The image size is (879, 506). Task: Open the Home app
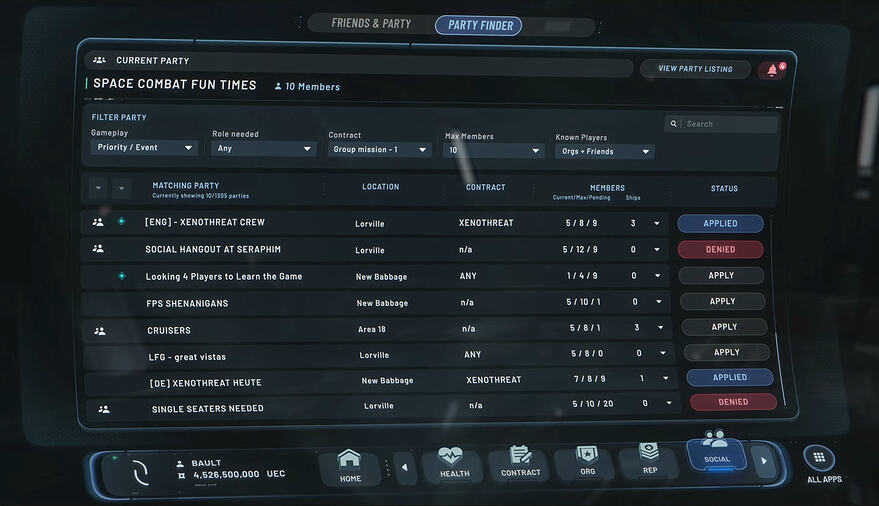tap(350, 466)
